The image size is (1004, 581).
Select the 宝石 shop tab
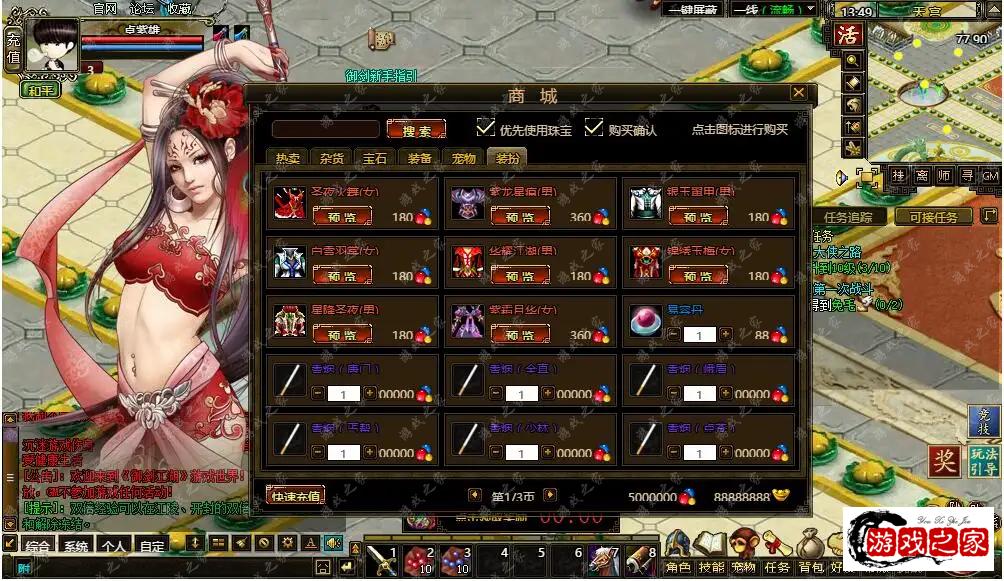coord(376,159)
